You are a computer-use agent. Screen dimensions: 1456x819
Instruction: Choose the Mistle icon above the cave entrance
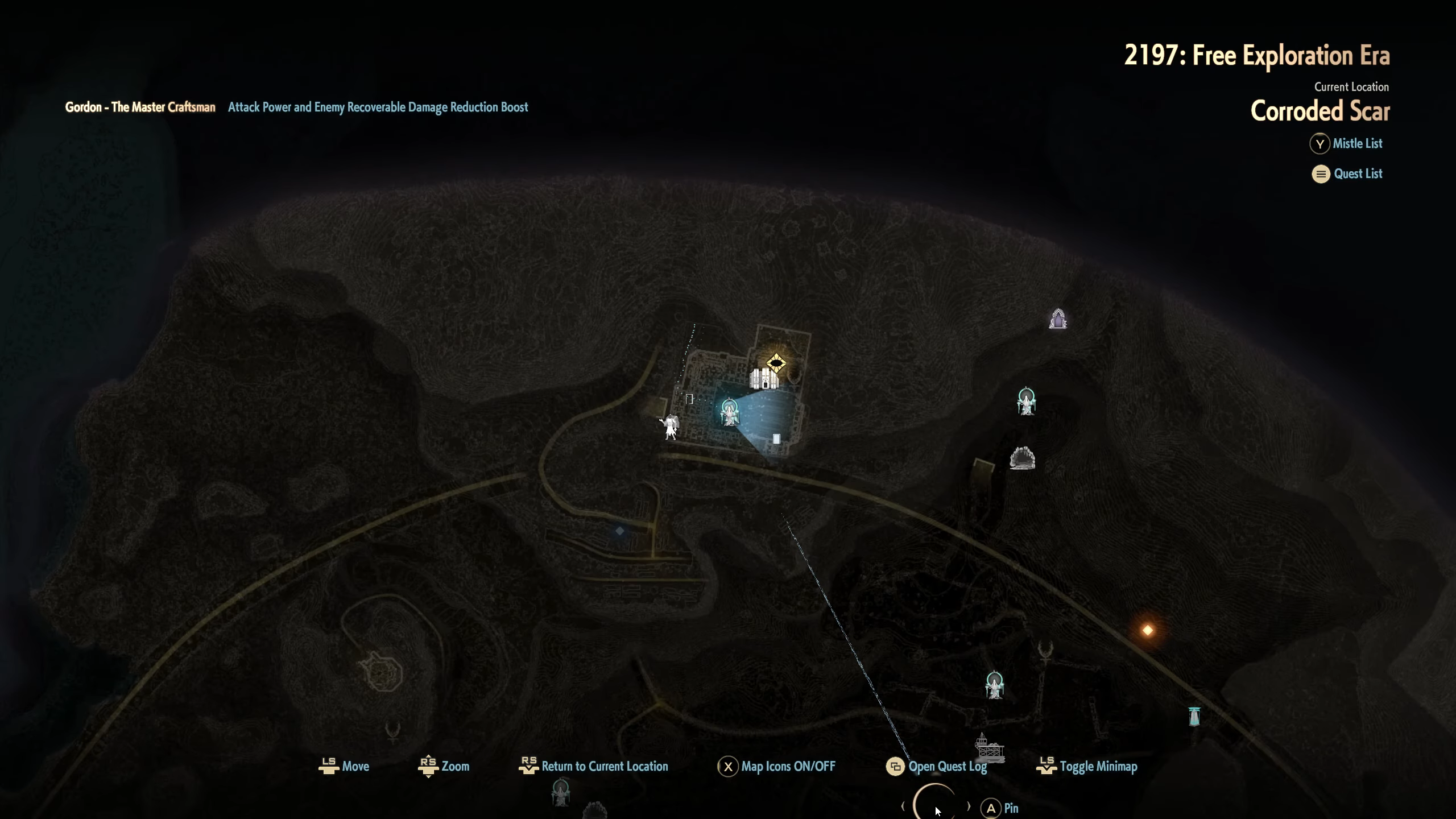[1026, 402]
